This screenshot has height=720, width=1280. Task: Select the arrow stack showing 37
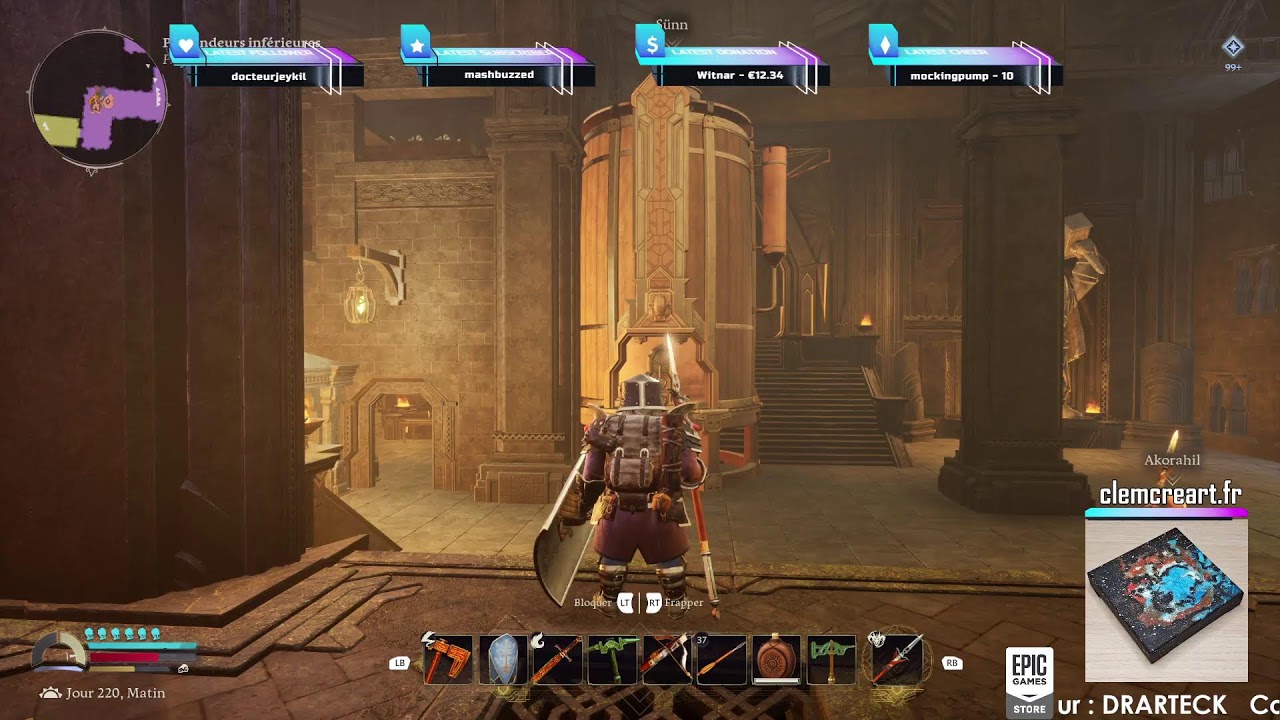coord(721,660)
